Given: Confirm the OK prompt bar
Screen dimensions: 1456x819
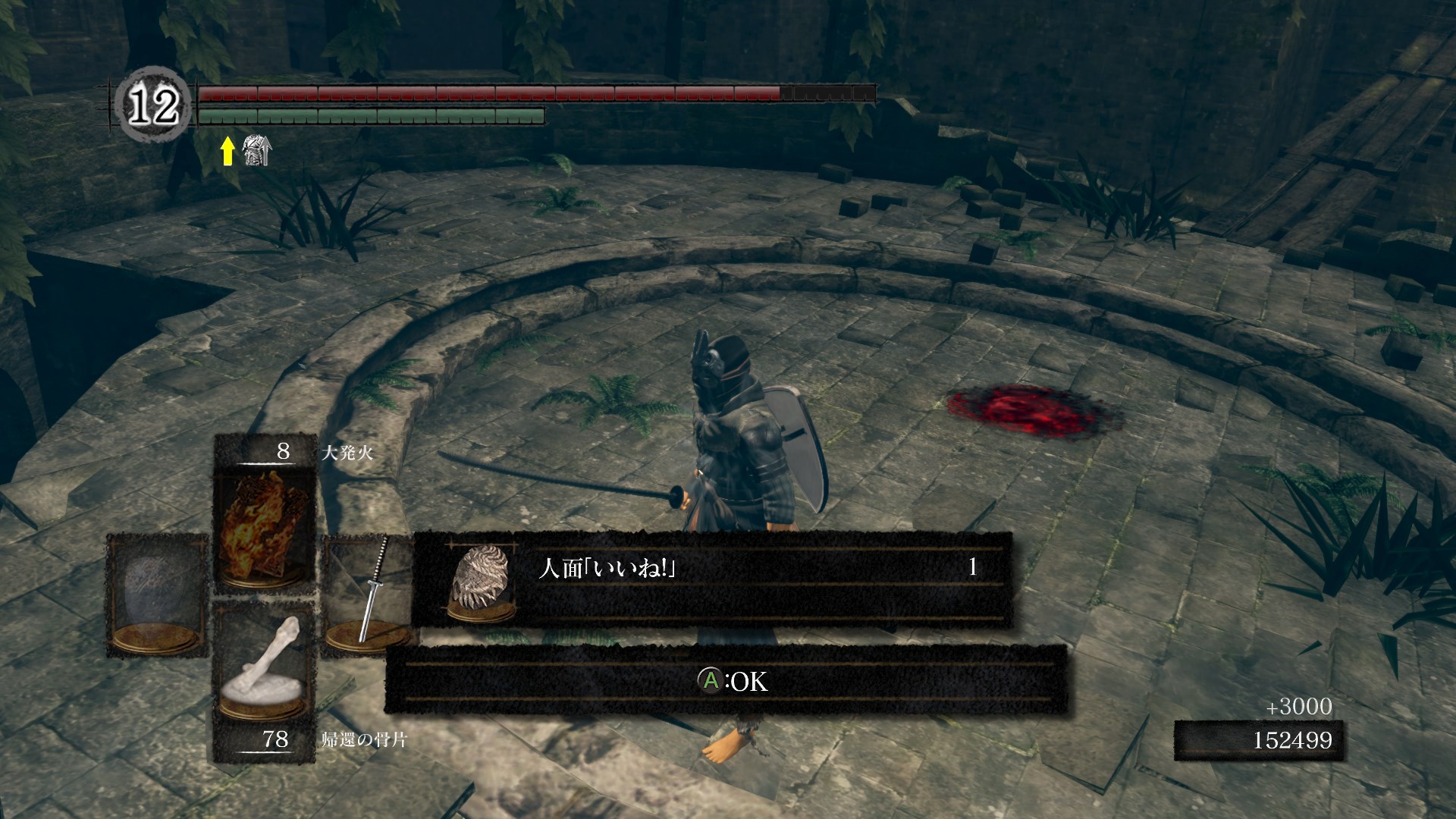Looking at the screenshot, I should [726, 680].
